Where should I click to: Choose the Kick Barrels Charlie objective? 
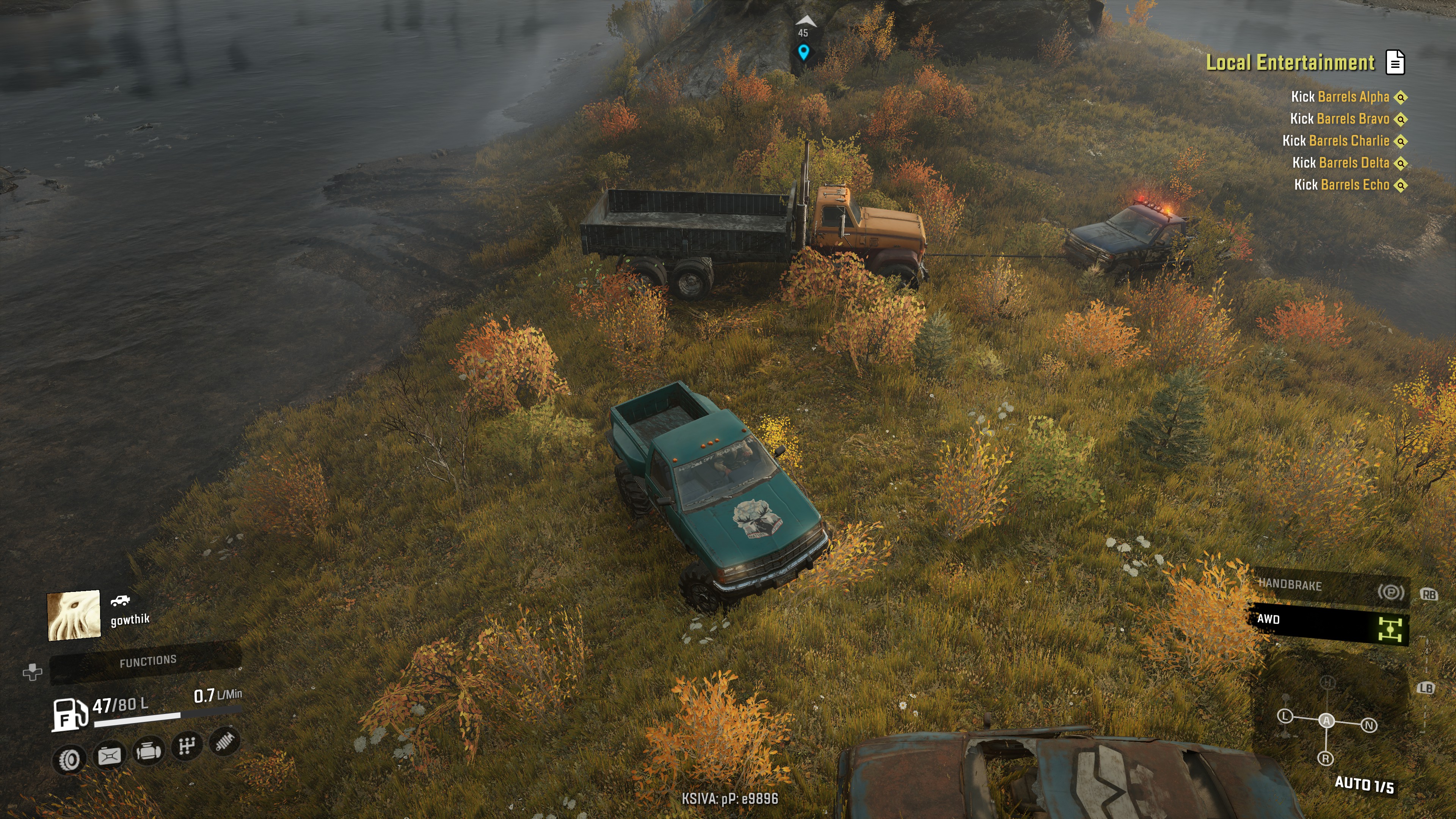pos(1335,141)
